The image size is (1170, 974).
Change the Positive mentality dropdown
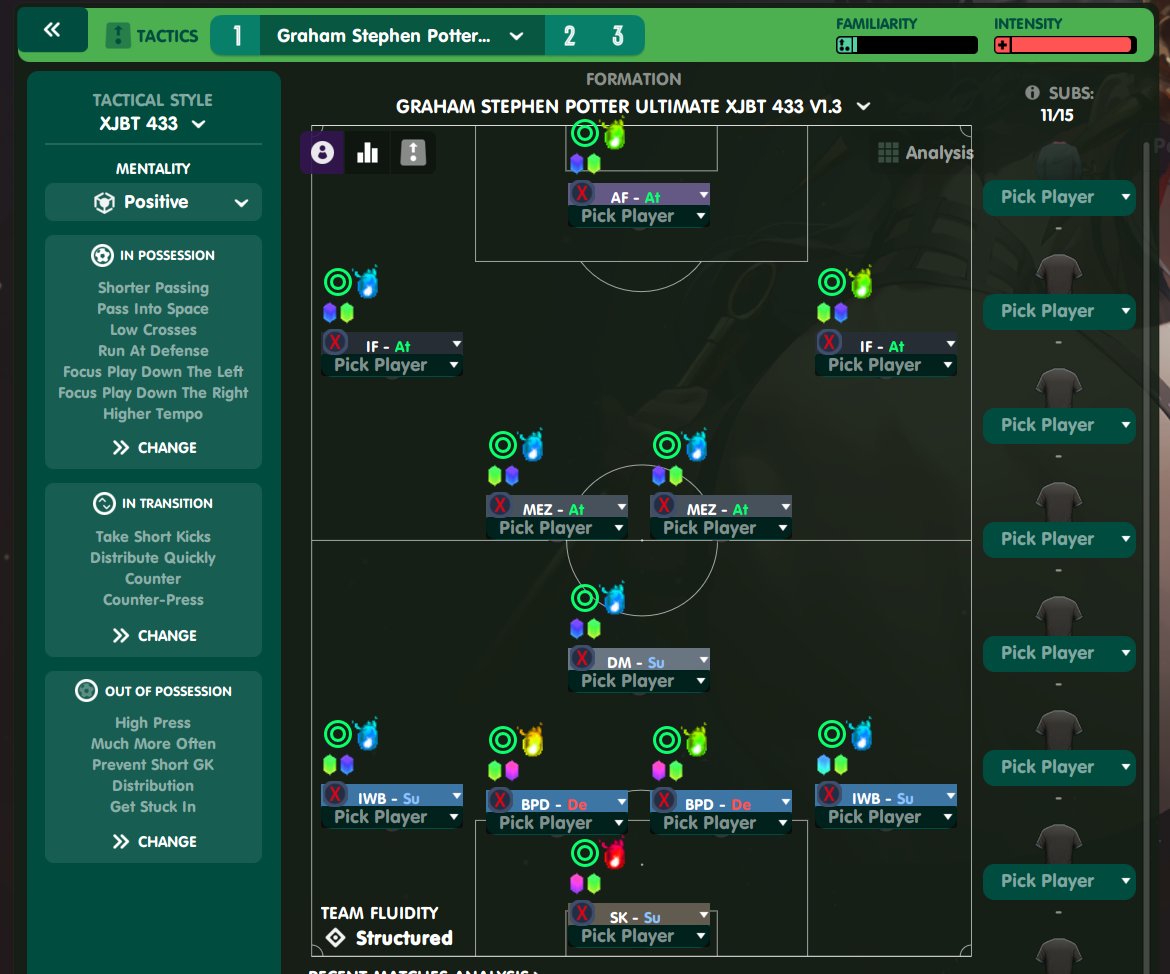[x=153, y=202]
